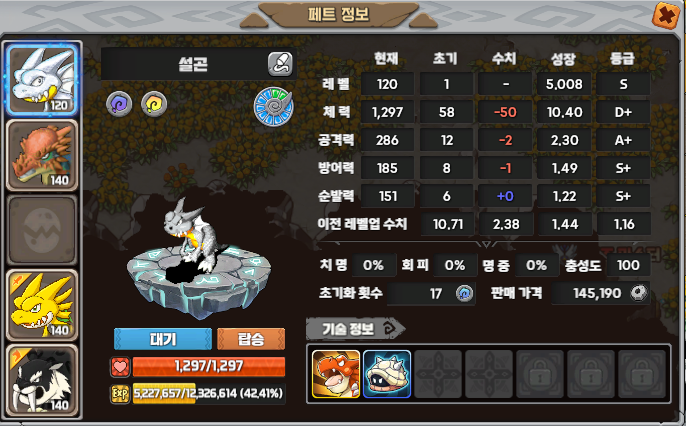The image size is (686, 426).
Task: Click the empty egg pet slot
Action: pos(41,230)
